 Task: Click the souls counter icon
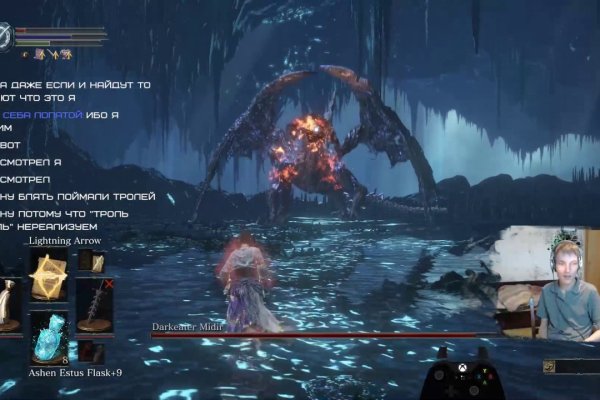548,366
